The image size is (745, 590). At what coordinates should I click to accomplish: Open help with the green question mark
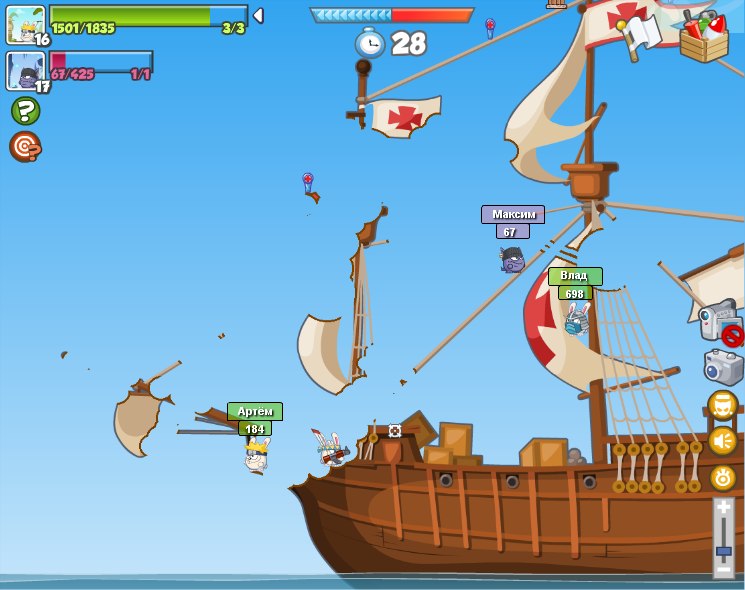[25, 110]
